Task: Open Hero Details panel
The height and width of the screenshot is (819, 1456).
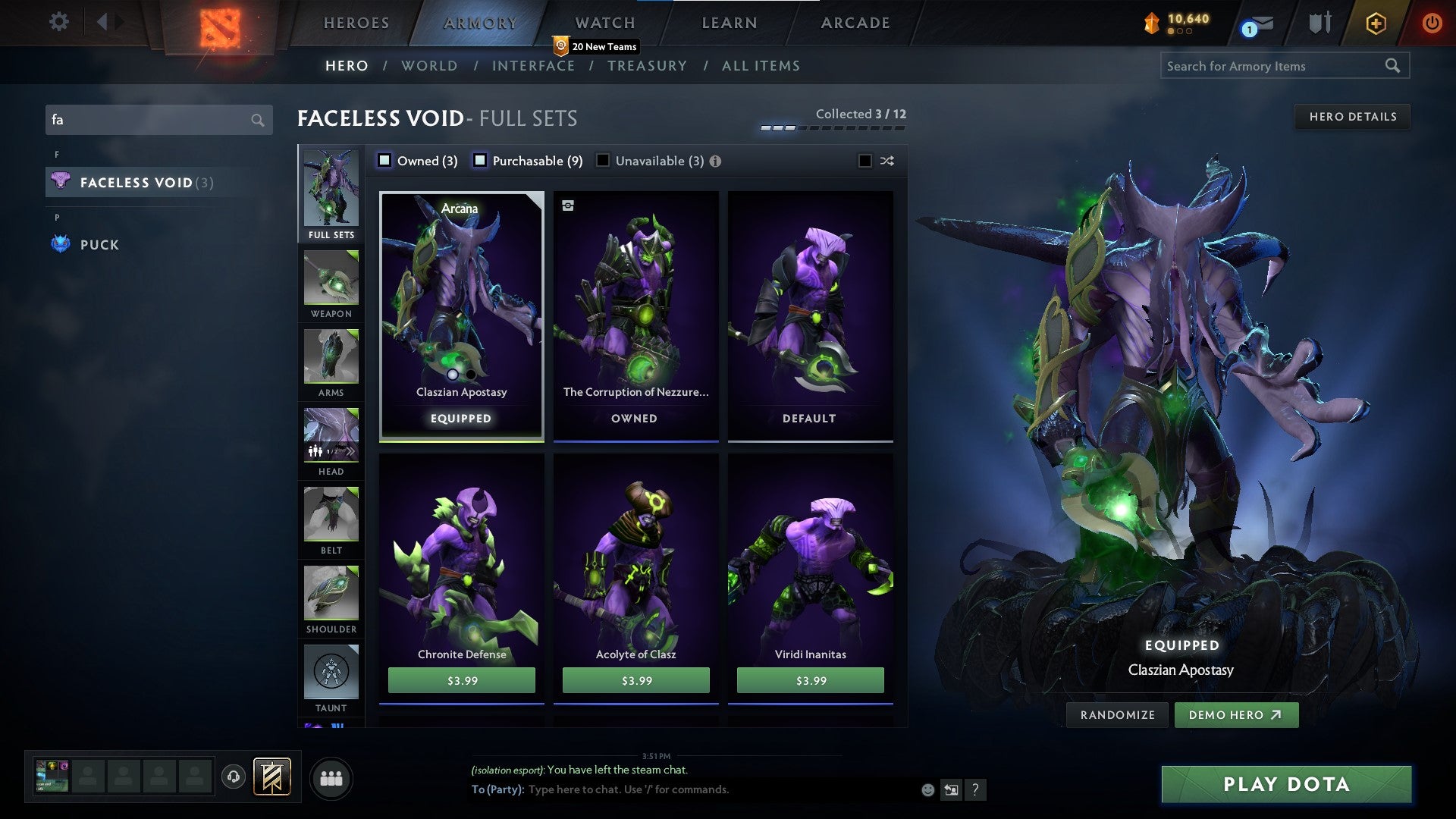Action: (x=1352, y=117)
